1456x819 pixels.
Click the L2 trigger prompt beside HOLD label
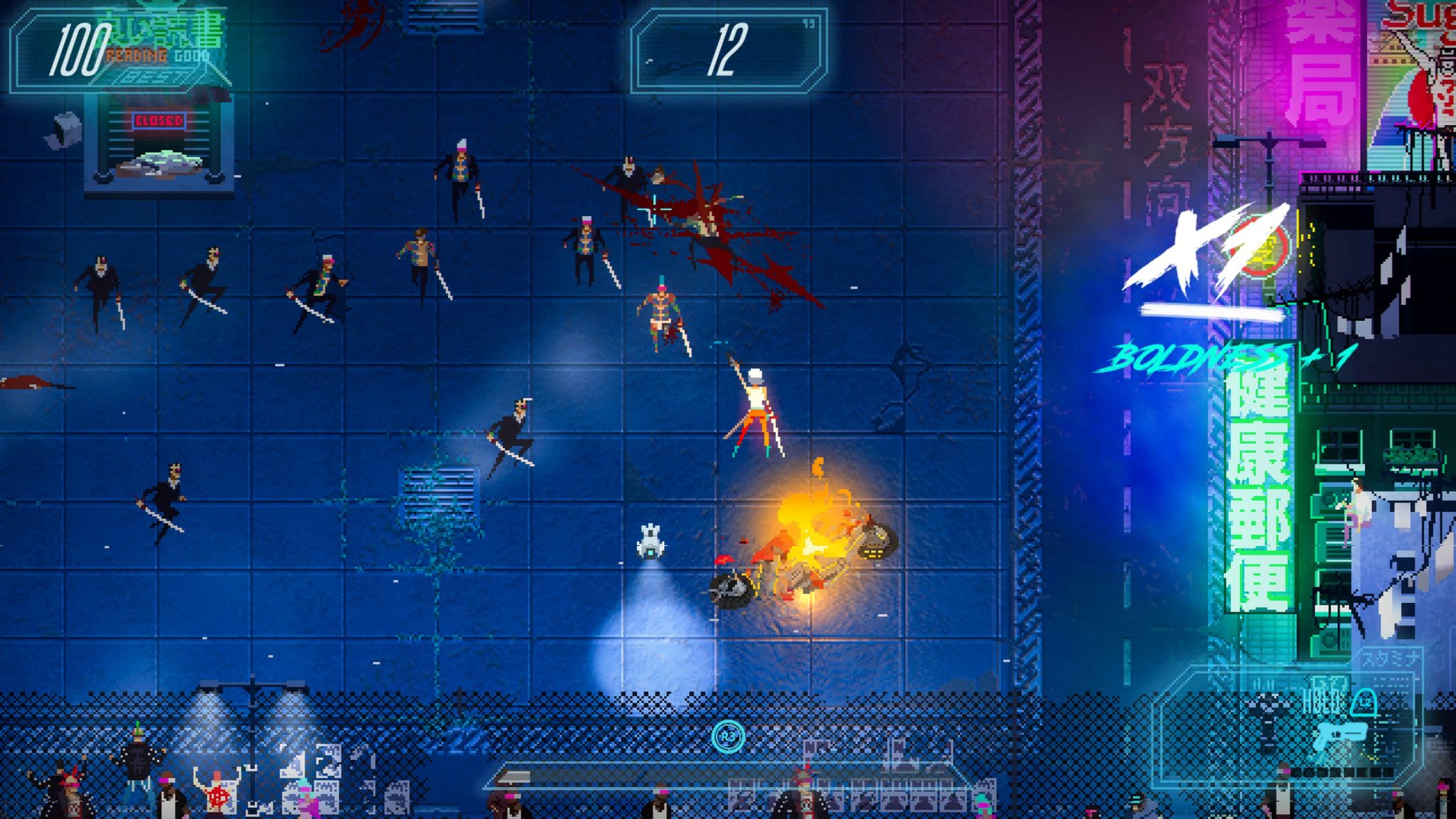[x=1364, y=702]
